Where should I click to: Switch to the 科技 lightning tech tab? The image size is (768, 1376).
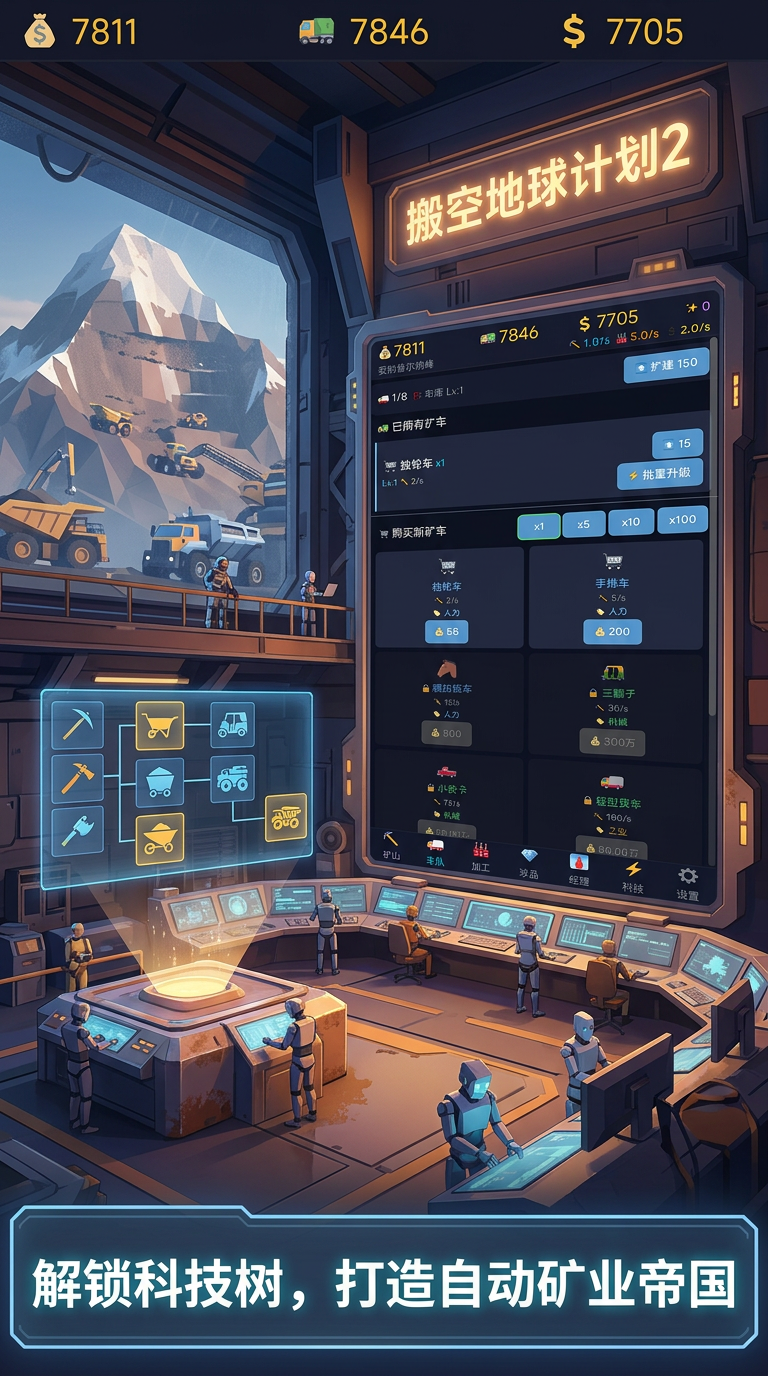(632, 876)
